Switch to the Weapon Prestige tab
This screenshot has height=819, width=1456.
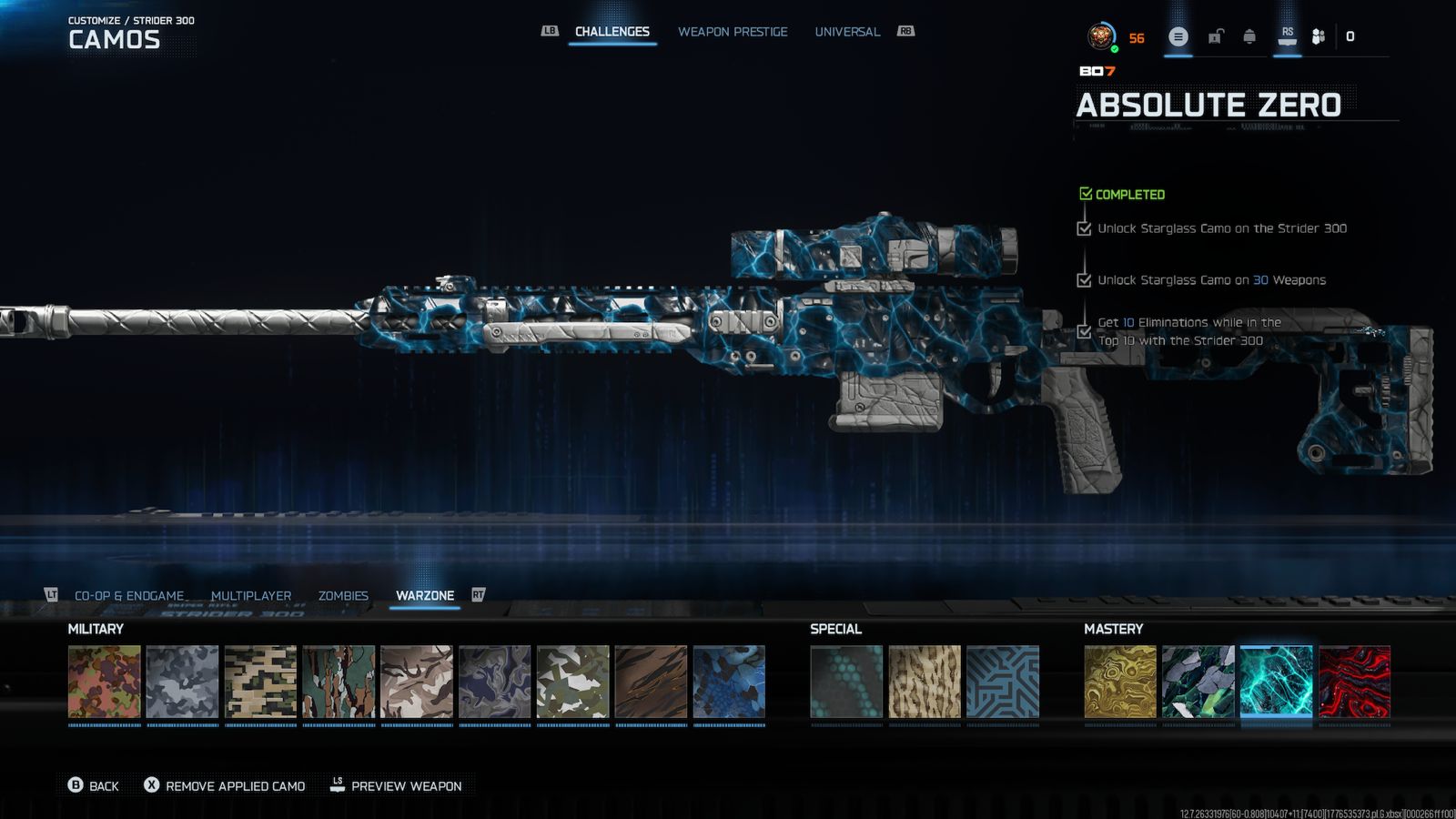(733, 32)
